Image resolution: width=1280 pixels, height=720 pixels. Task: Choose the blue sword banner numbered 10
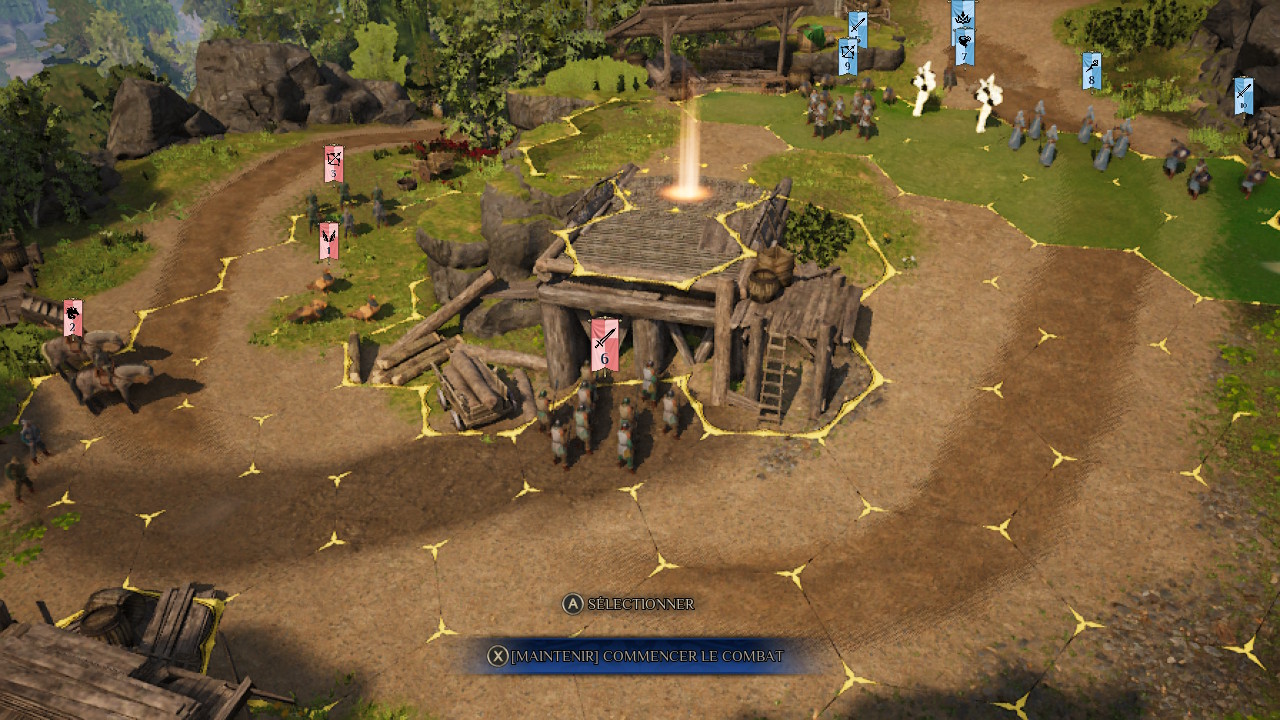coord(1243,95)
